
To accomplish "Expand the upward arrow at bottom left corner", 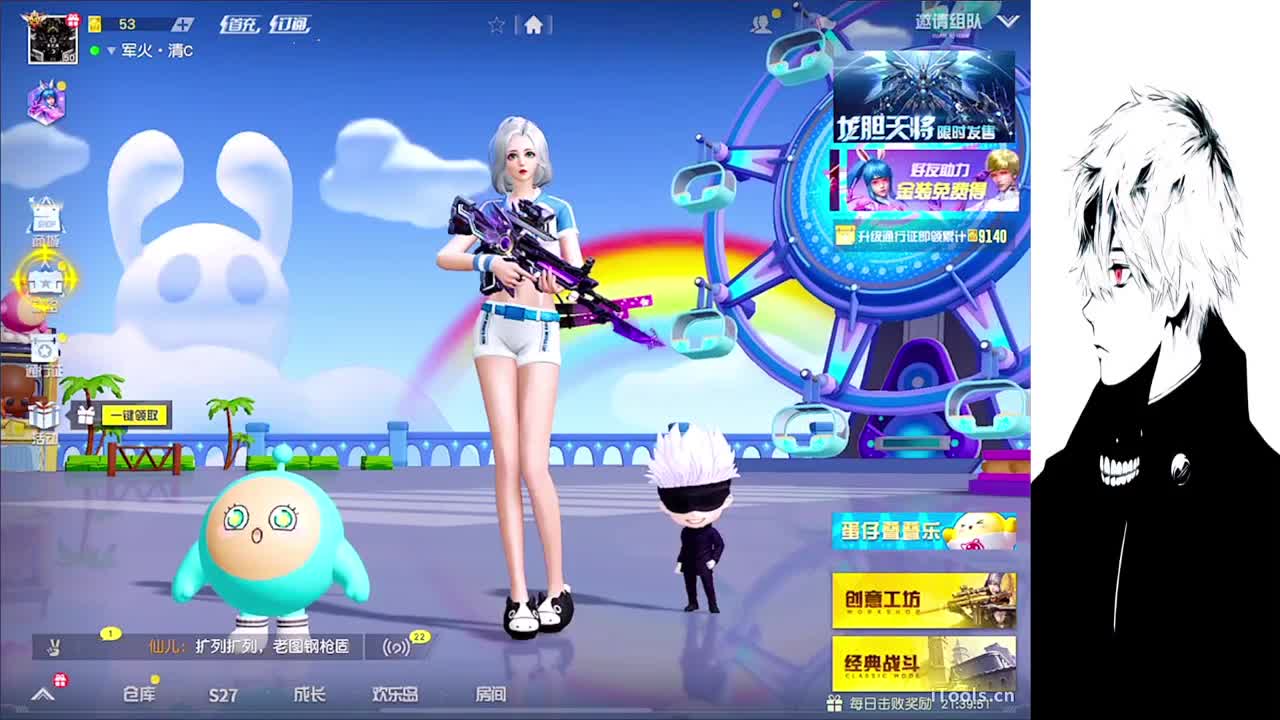I will [x=42, y=692].
